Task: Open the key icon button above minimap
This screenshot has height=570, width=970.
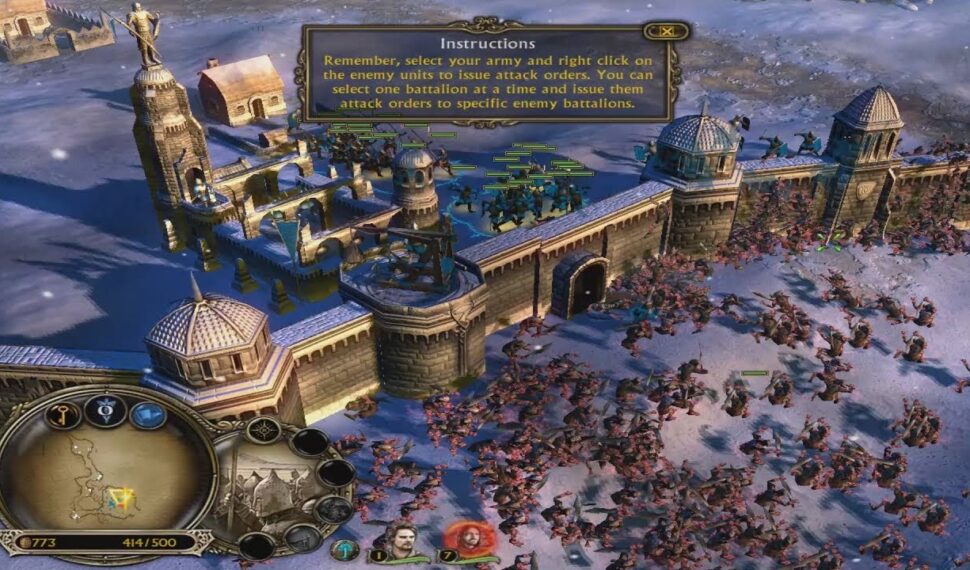Action: click(62, 415)
